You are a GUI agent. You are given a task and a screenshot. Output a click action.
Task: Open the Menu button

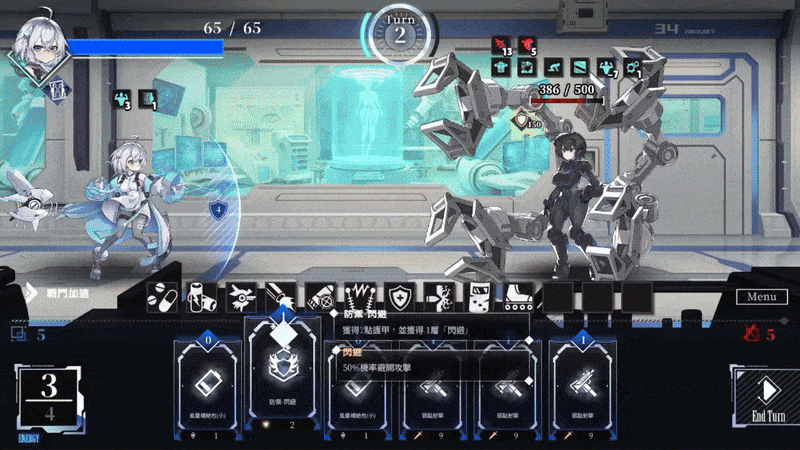(x=761, y=296)
